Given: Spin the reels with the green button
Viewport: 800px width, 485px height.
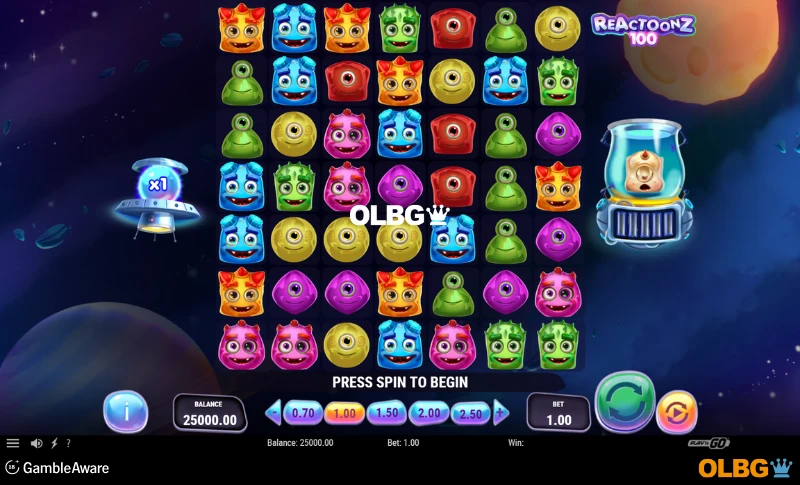Looking at the screenshot, I should coord(624,403).
